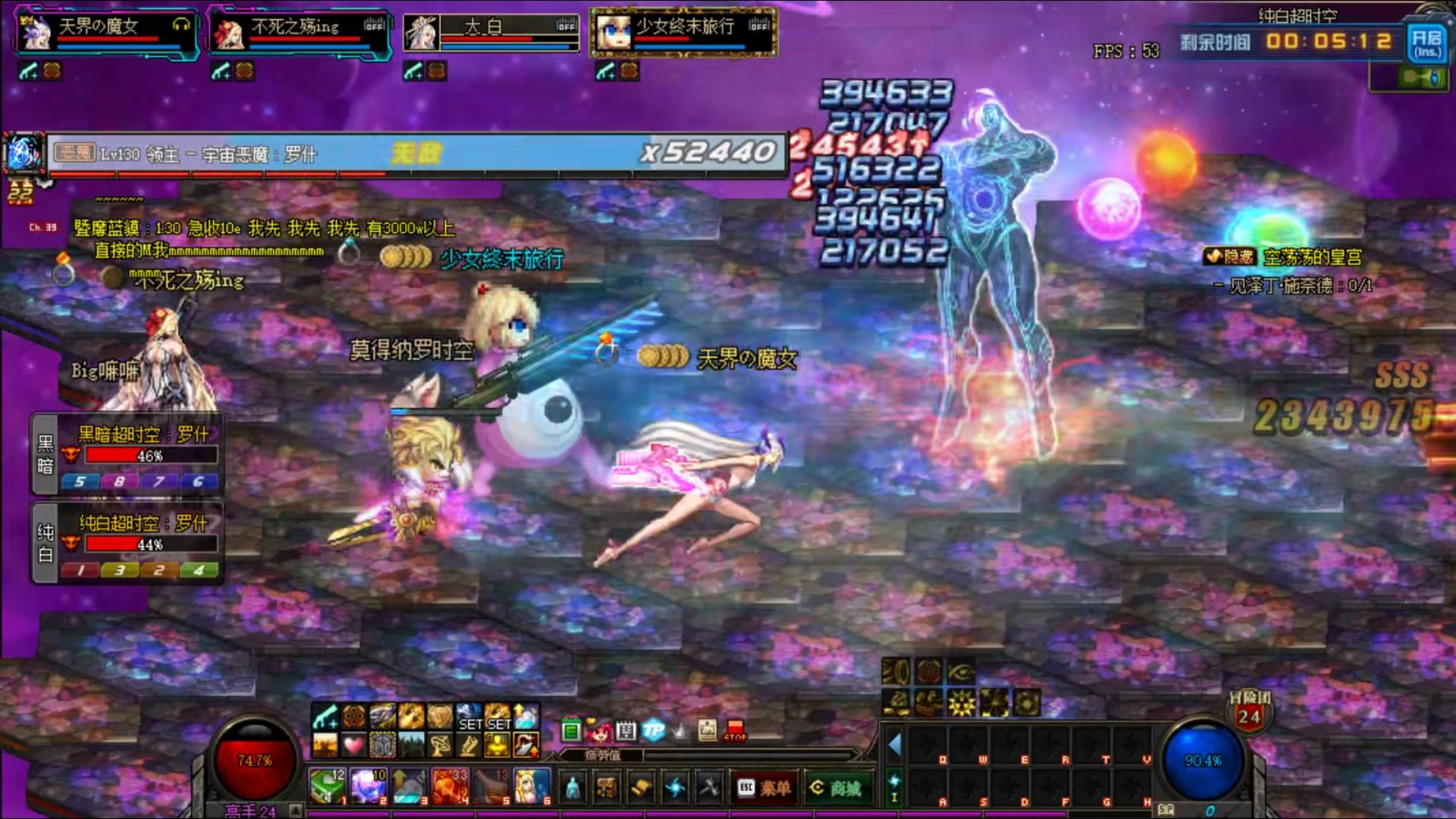Click the blue TP hexagon icon
Viewport: 1456px width, 819px height.
653,730
